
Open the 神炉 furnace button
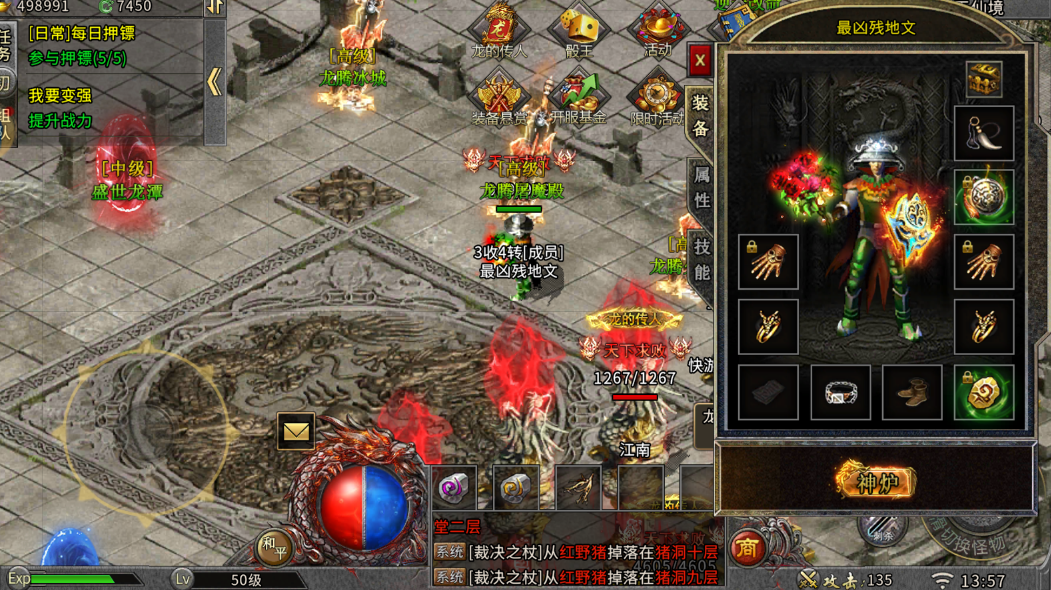point(876,481)
